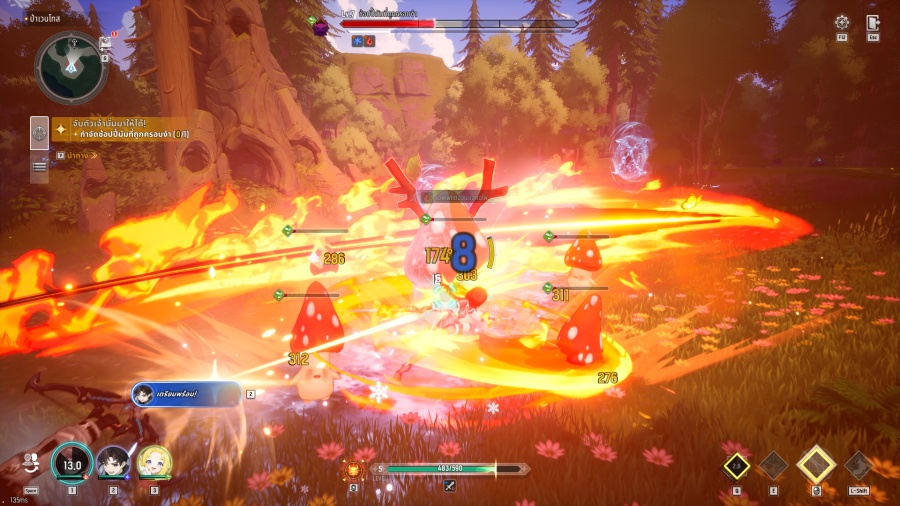This screenshot has height=506, width=900.
Task: Select the party member on cooldown 13.0
Action: [x=72, y=463]
